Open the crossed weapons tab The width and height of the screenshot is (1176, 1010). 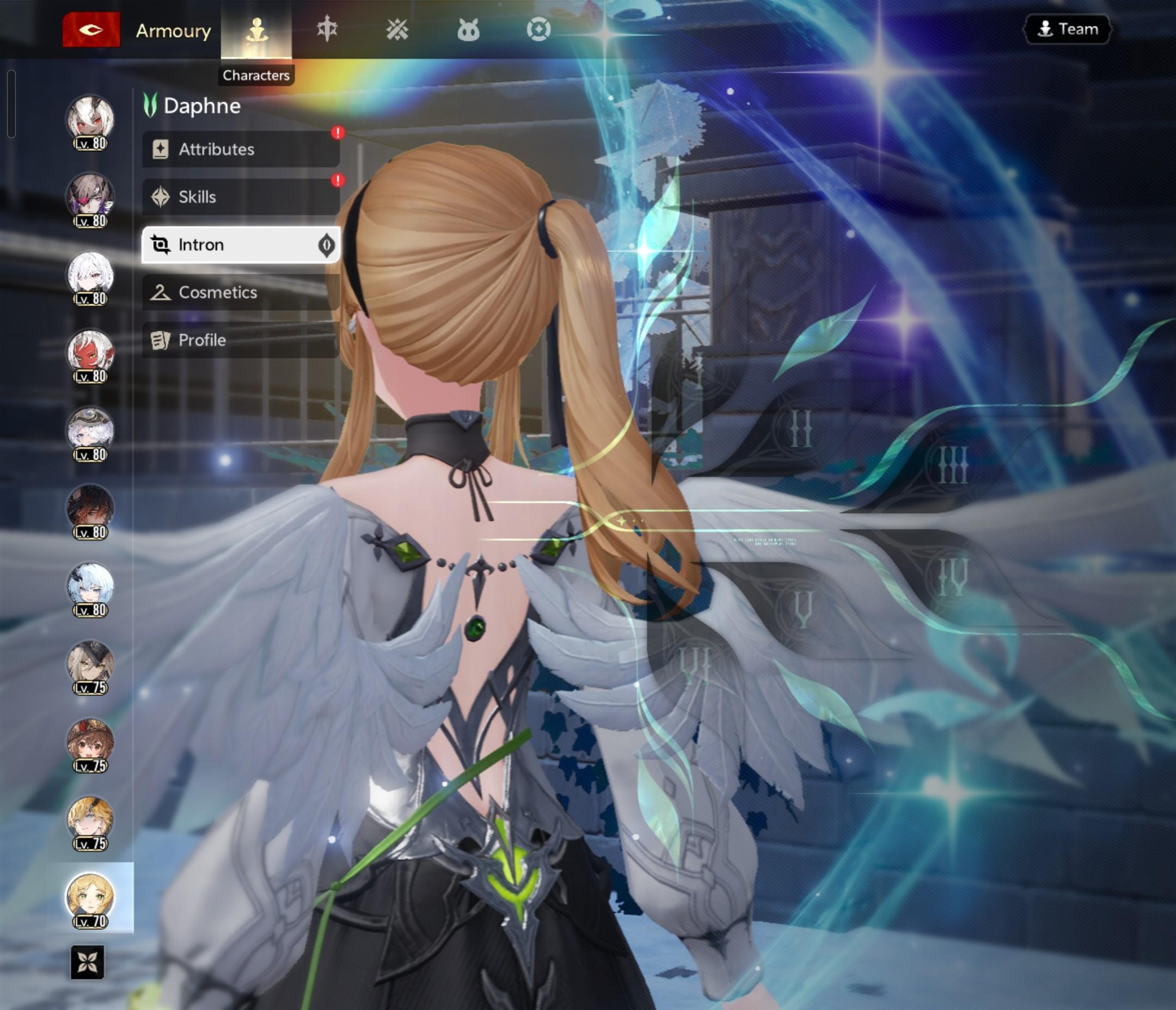[397, 29]
